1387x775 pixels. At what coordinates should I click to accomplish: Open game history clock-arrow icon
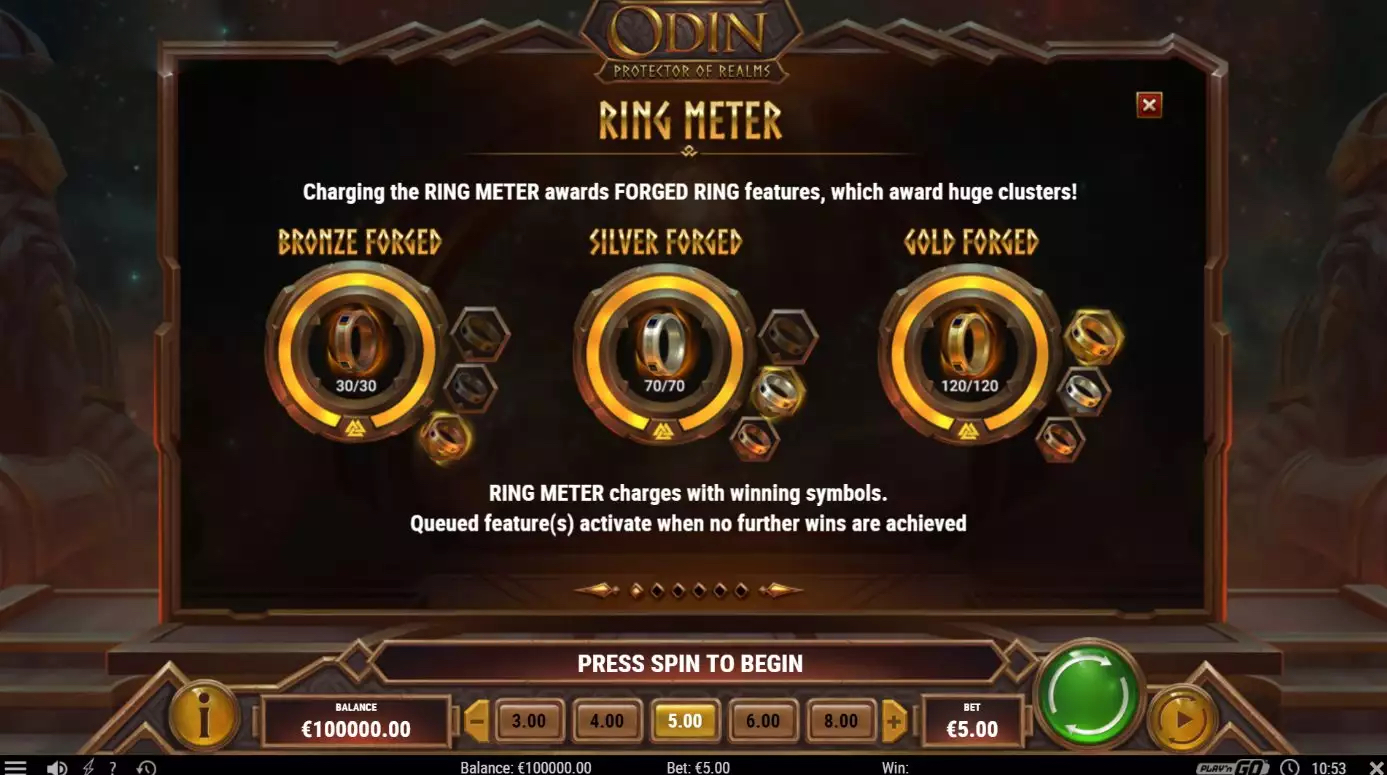[x=146, y=767]
